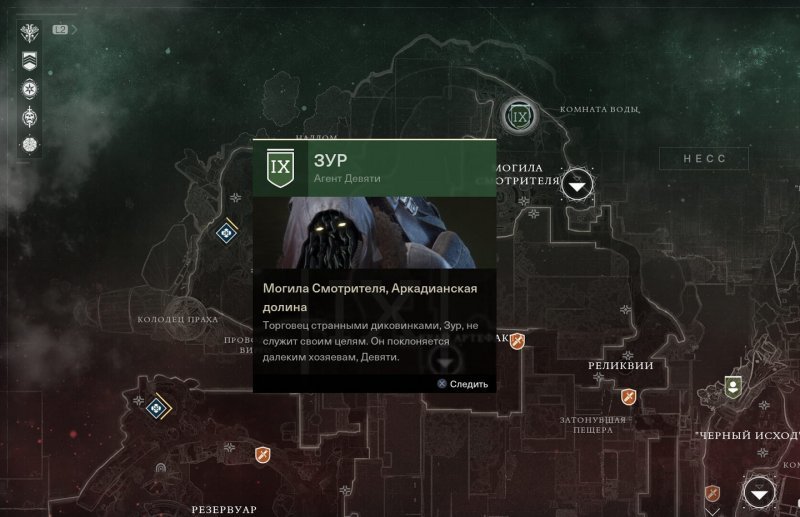Select the blue public event above Резервуар

155,408
